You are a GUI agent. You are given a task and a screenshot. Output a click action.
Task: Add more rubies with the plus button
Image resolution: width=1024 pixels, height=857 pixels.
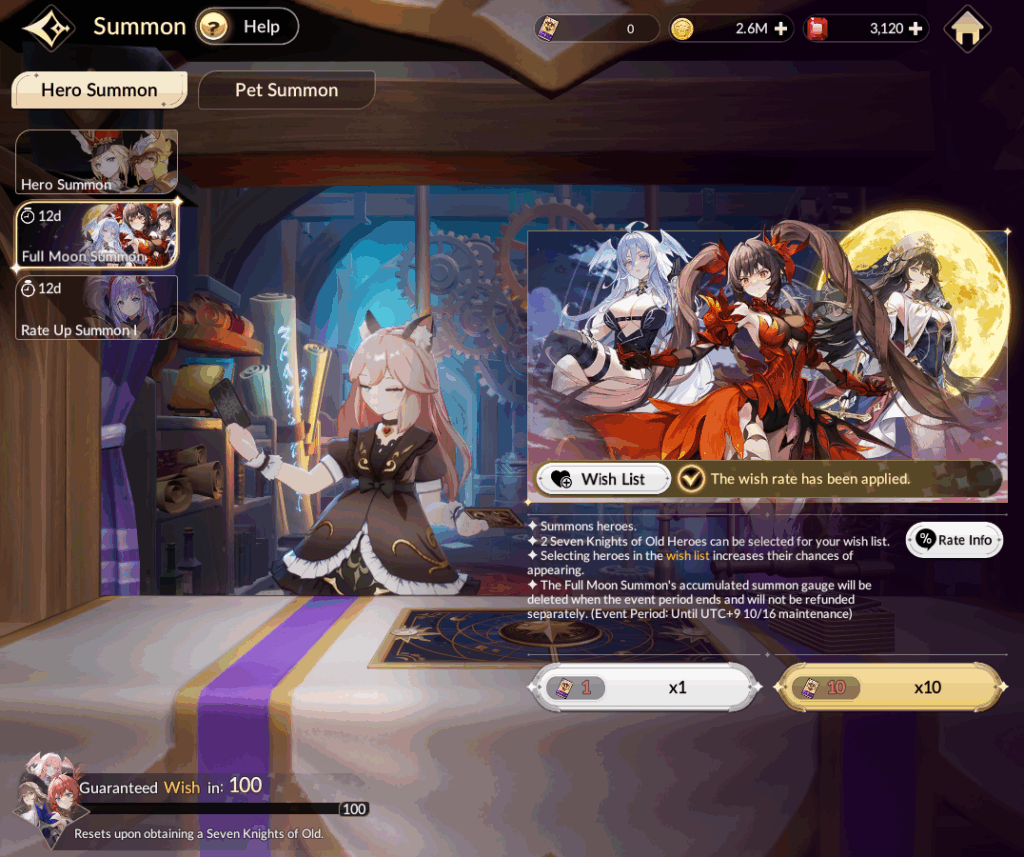click(915, 28)
